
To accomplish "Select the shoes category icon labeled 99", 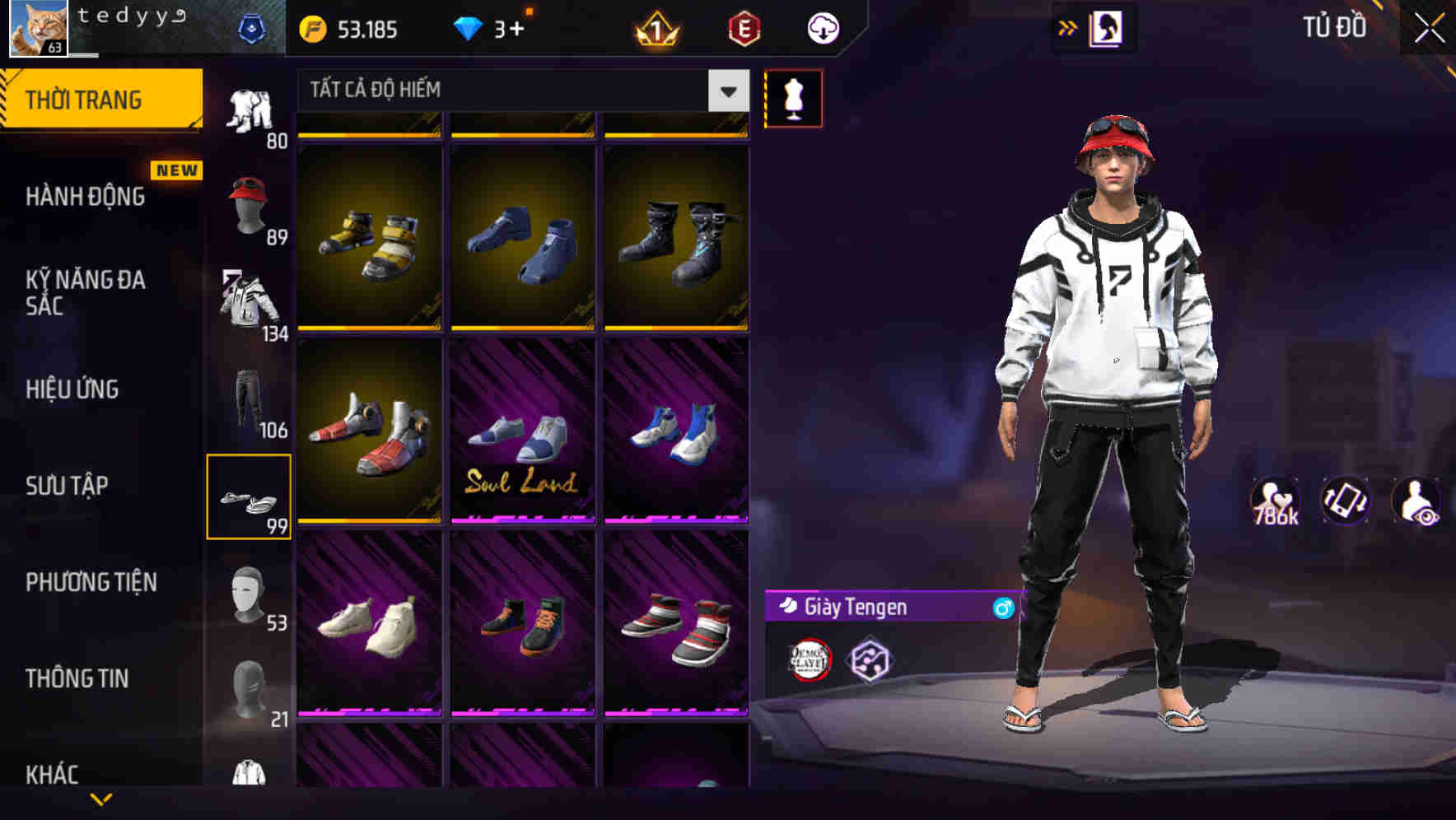I will (x=250, y=494).
